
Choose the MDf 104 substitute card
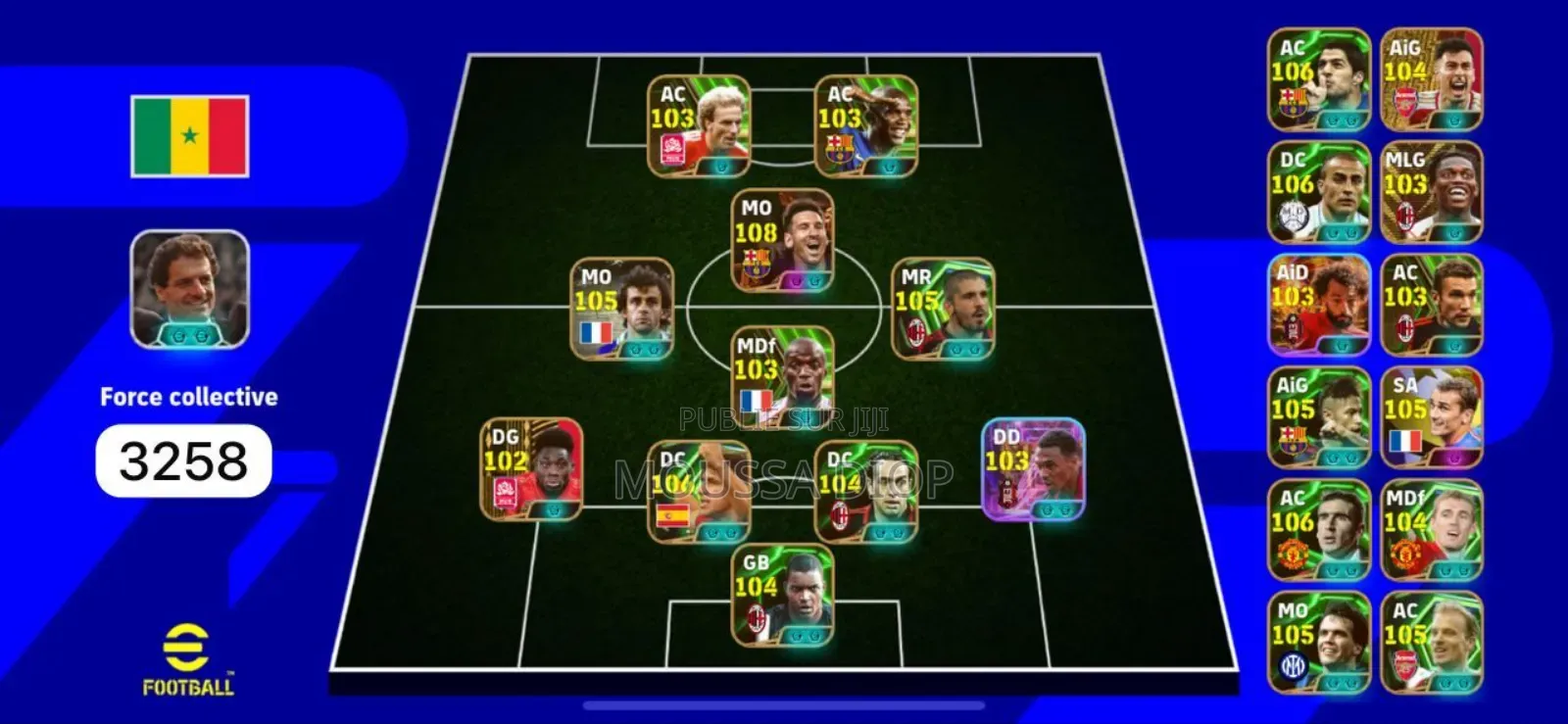1432,530
